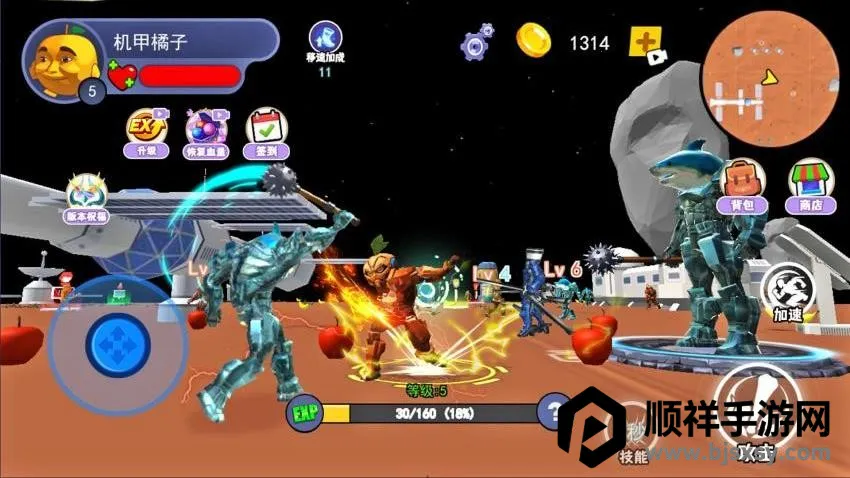
Task: Open the 商店 shop
Action: coord(811,185)
